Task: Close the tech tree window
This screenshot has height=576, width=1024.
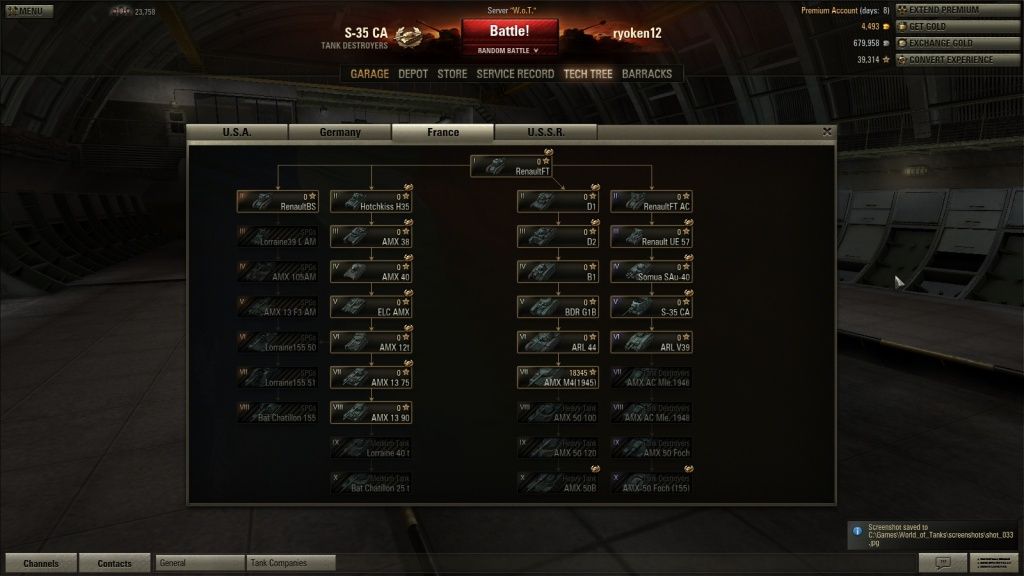Action: click(x=827, y=131)
